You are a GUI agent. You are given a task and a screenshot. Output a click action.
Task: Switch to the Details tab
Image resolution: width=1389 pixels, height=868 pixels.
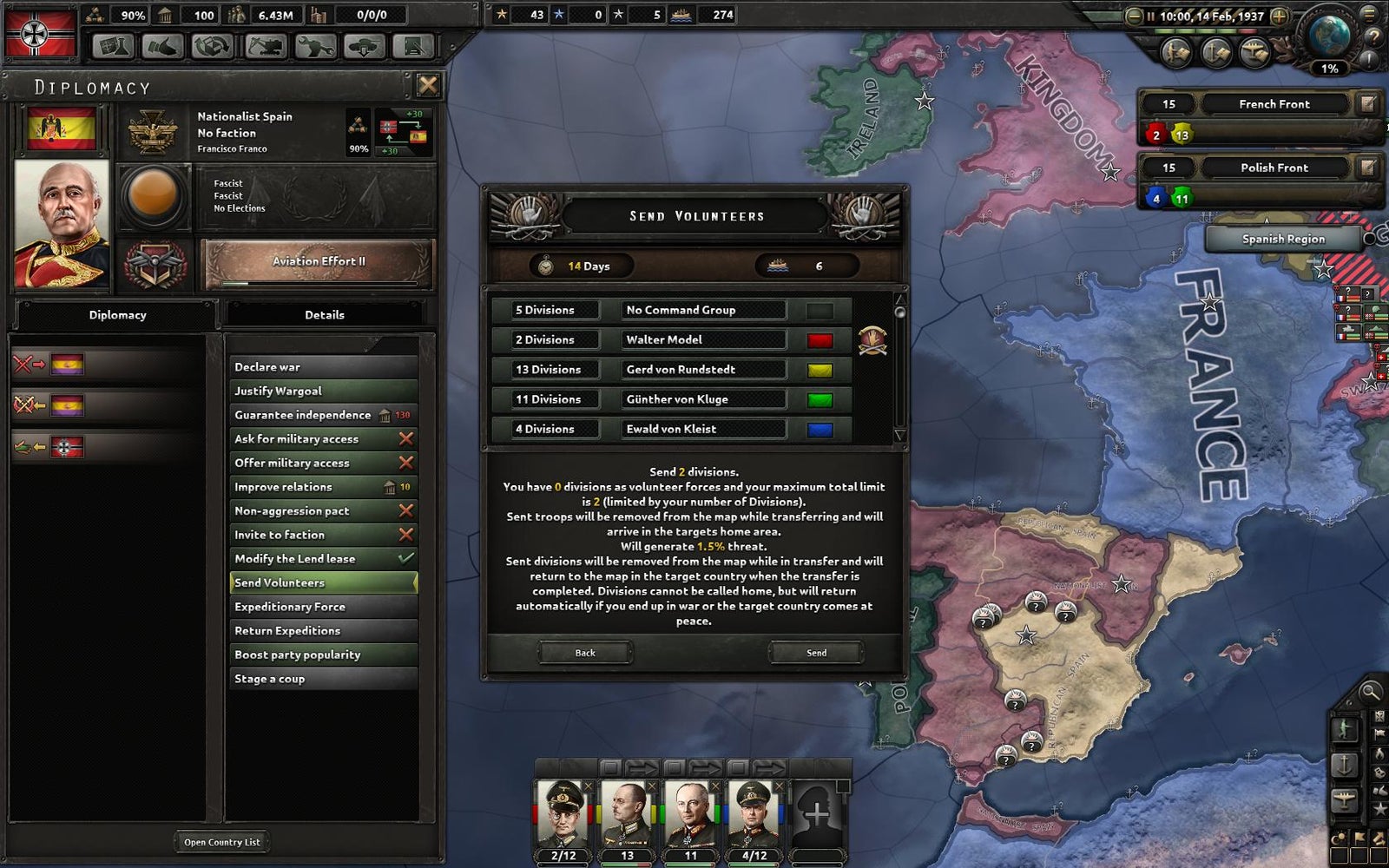[326, 314]
